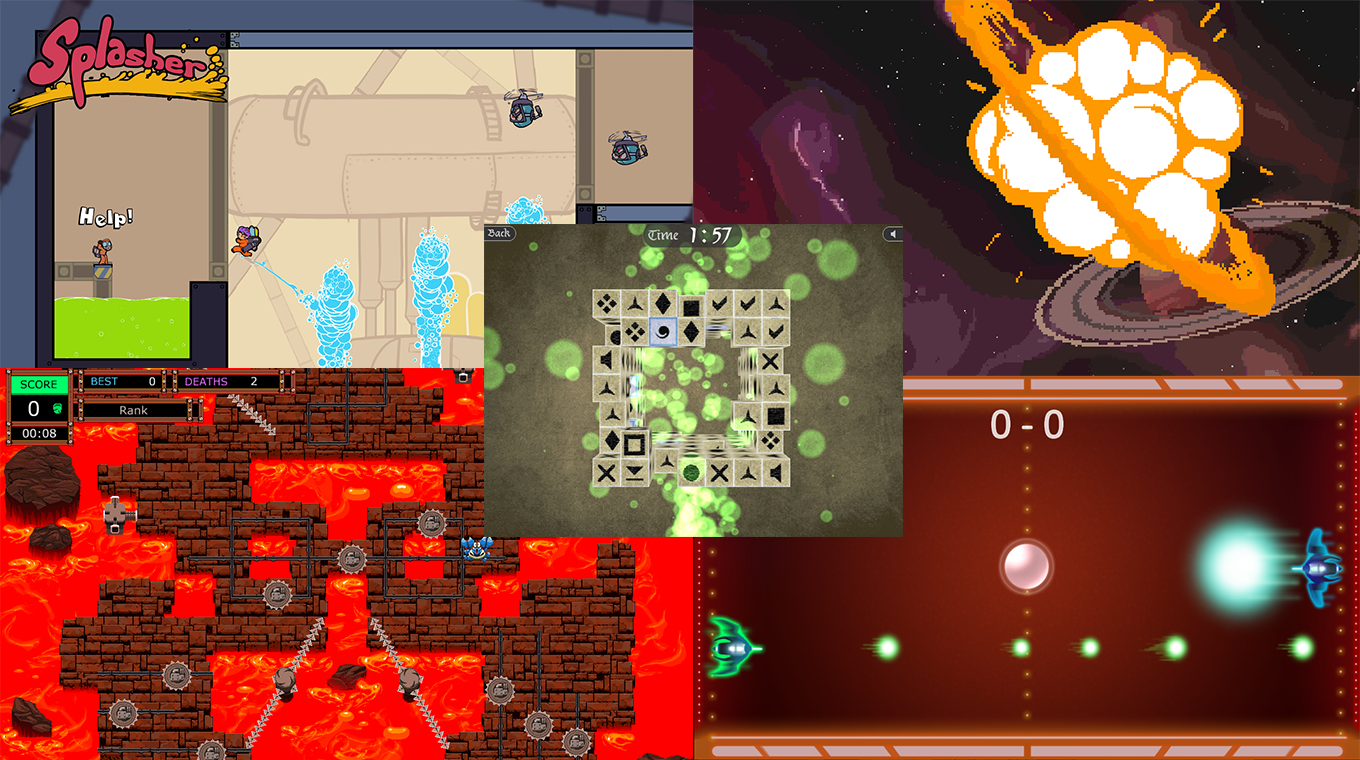Mute the sound in the puzzle game
The height and width of the screenshot is (760, 1360).
pyautogui.click(x=893, y=234)
